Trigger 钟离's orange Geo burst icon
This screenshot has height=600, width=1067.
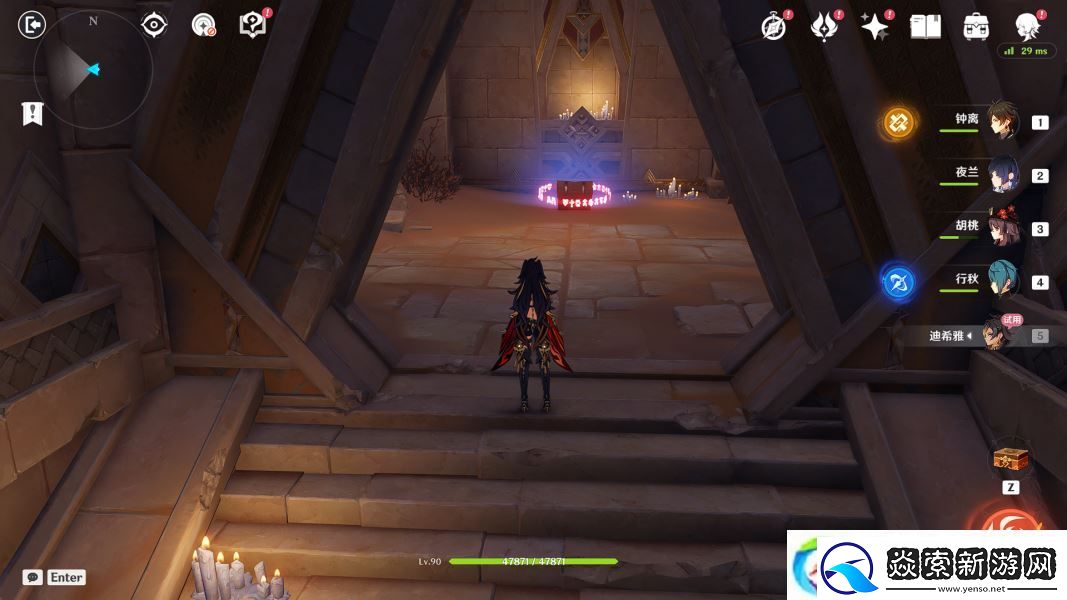point(898,123)
